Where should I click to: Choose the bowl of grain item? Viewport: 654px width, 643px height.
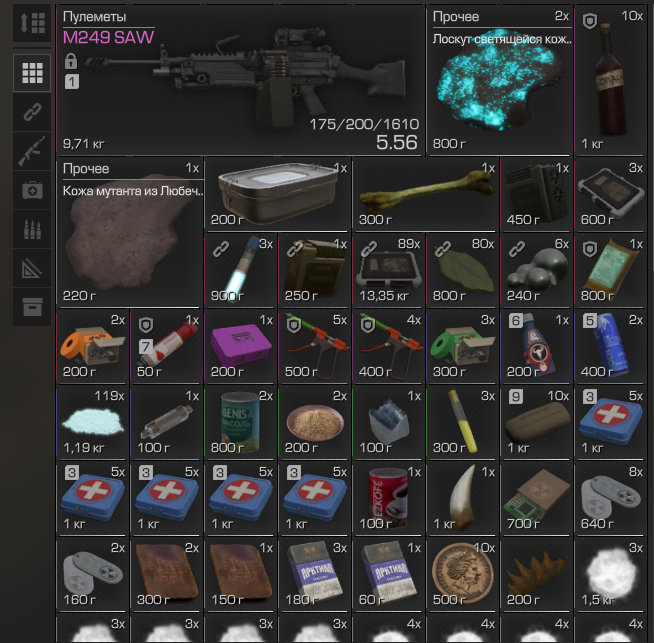click(x=314, y=420)
